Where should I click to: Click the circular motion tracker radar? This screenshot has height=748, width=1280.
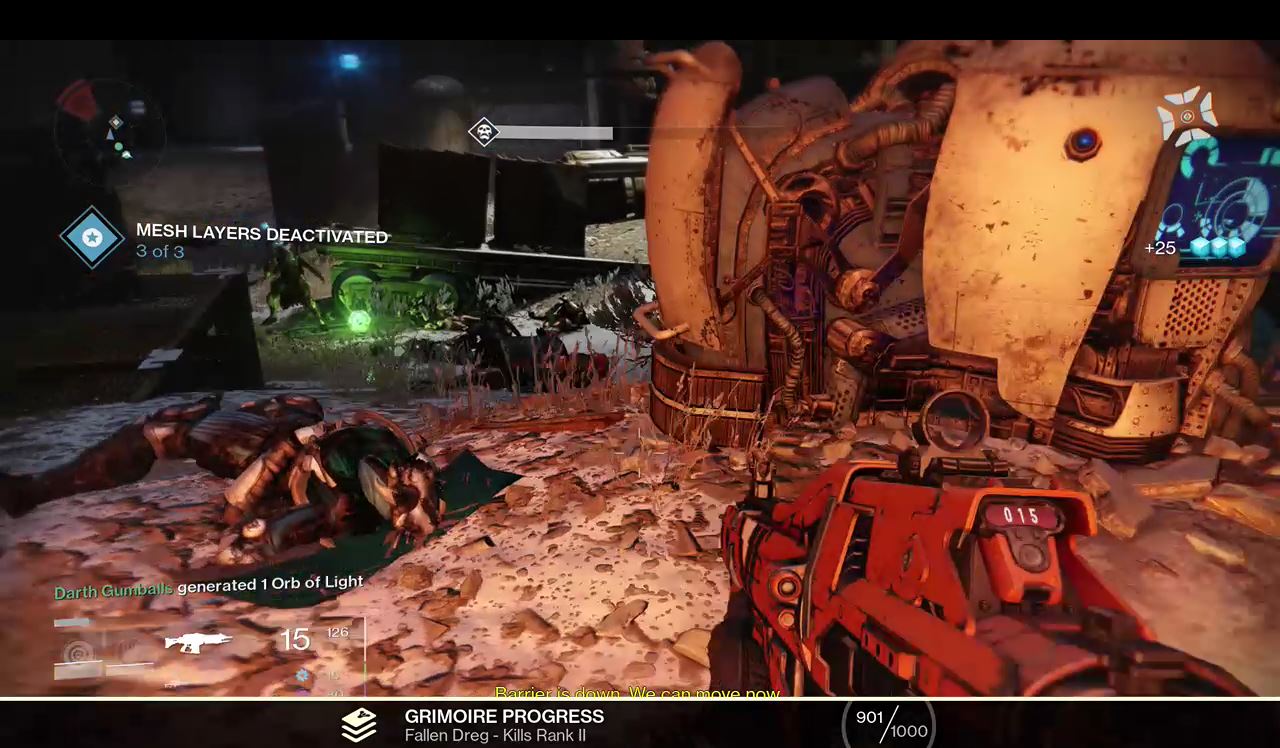[110, 133]
